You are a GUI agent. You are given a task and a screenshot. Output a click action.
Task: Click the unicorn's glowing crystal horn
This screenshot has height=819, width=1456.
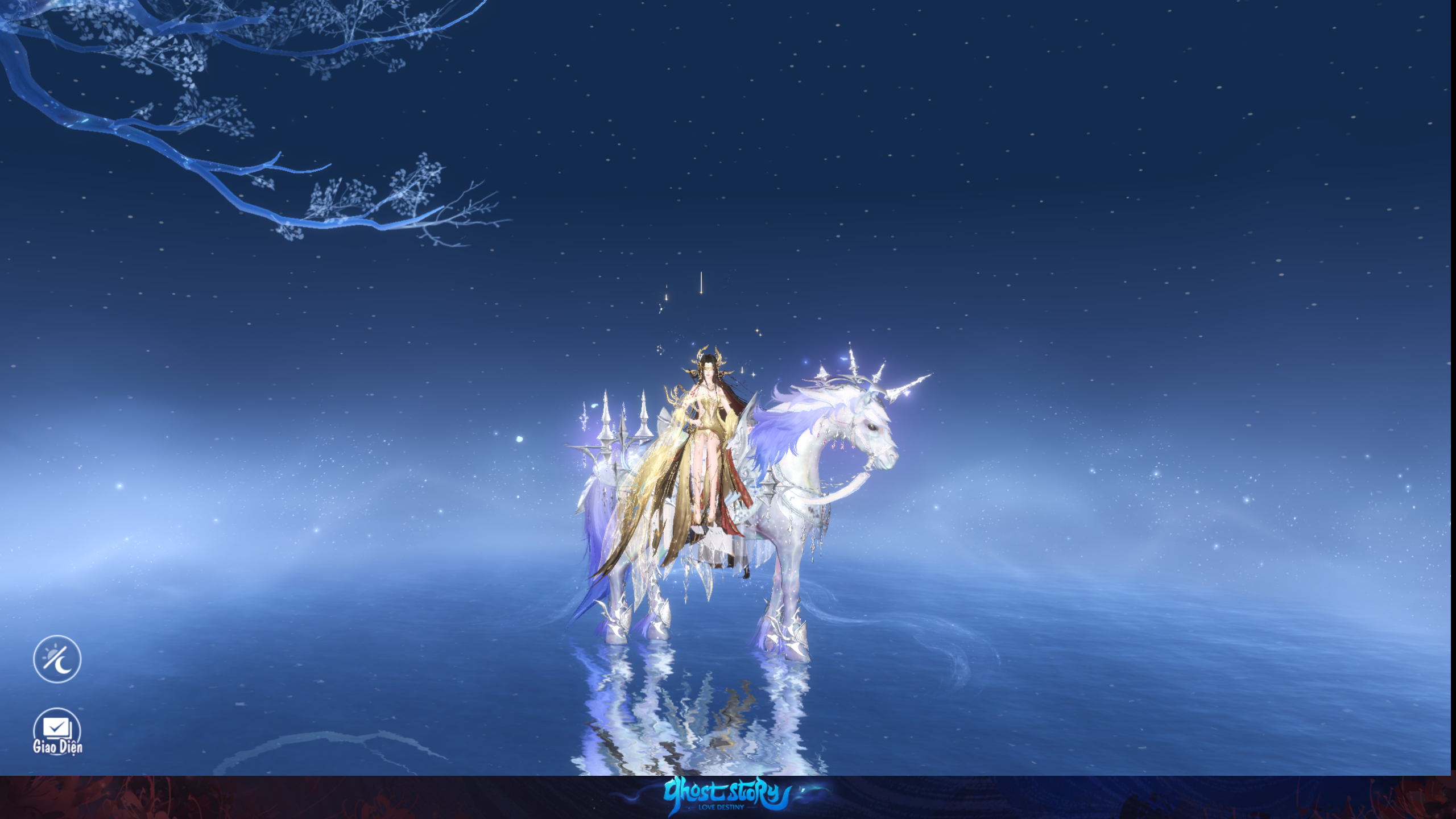pyautogui.click(x=904, y=387)
